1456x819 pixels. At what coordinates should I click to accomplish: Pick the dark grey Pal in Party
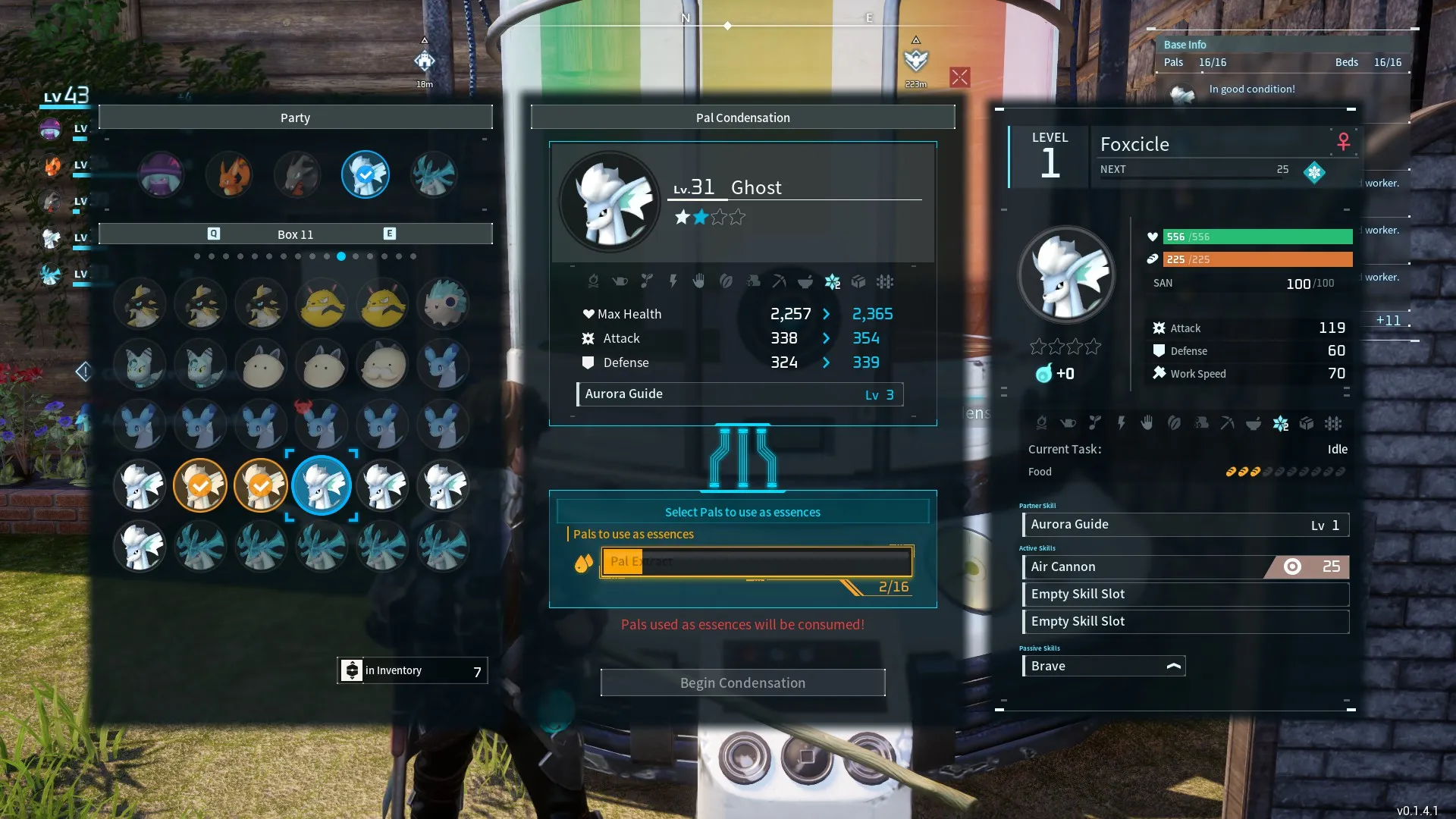[297, 174]
